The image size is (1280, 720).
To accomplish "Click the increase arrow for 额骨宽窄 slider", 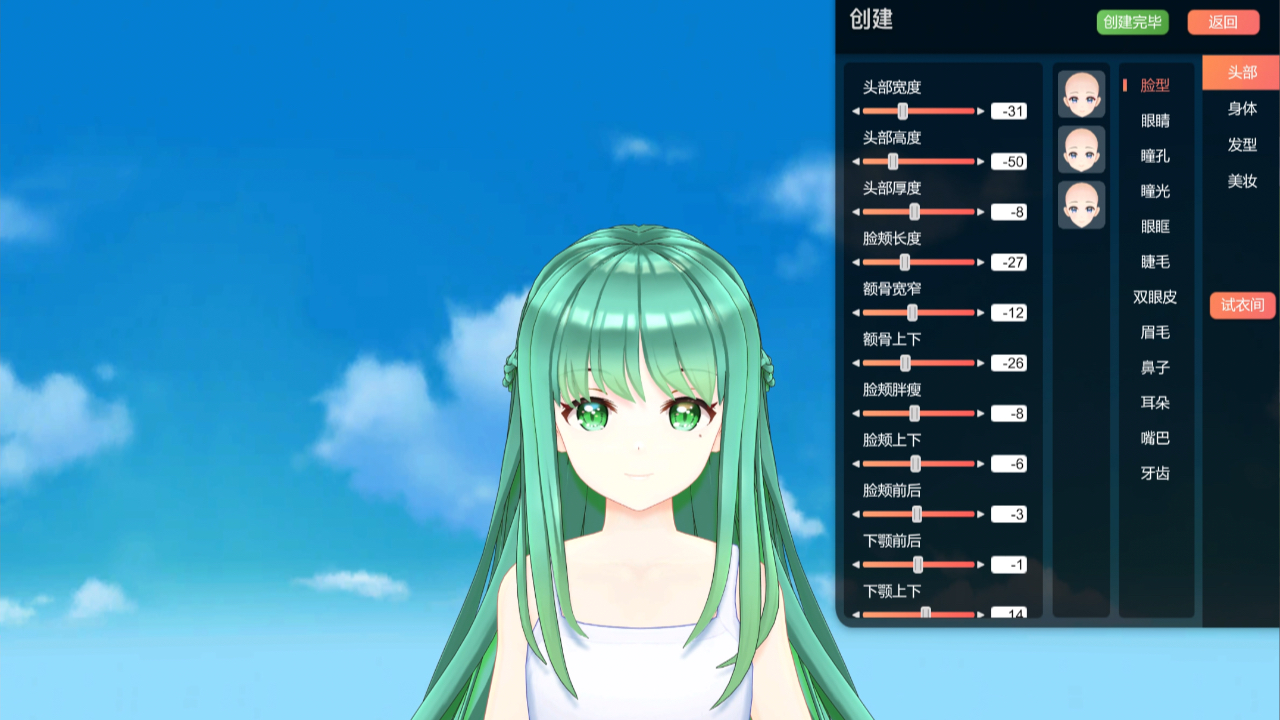I will [981, 312].
